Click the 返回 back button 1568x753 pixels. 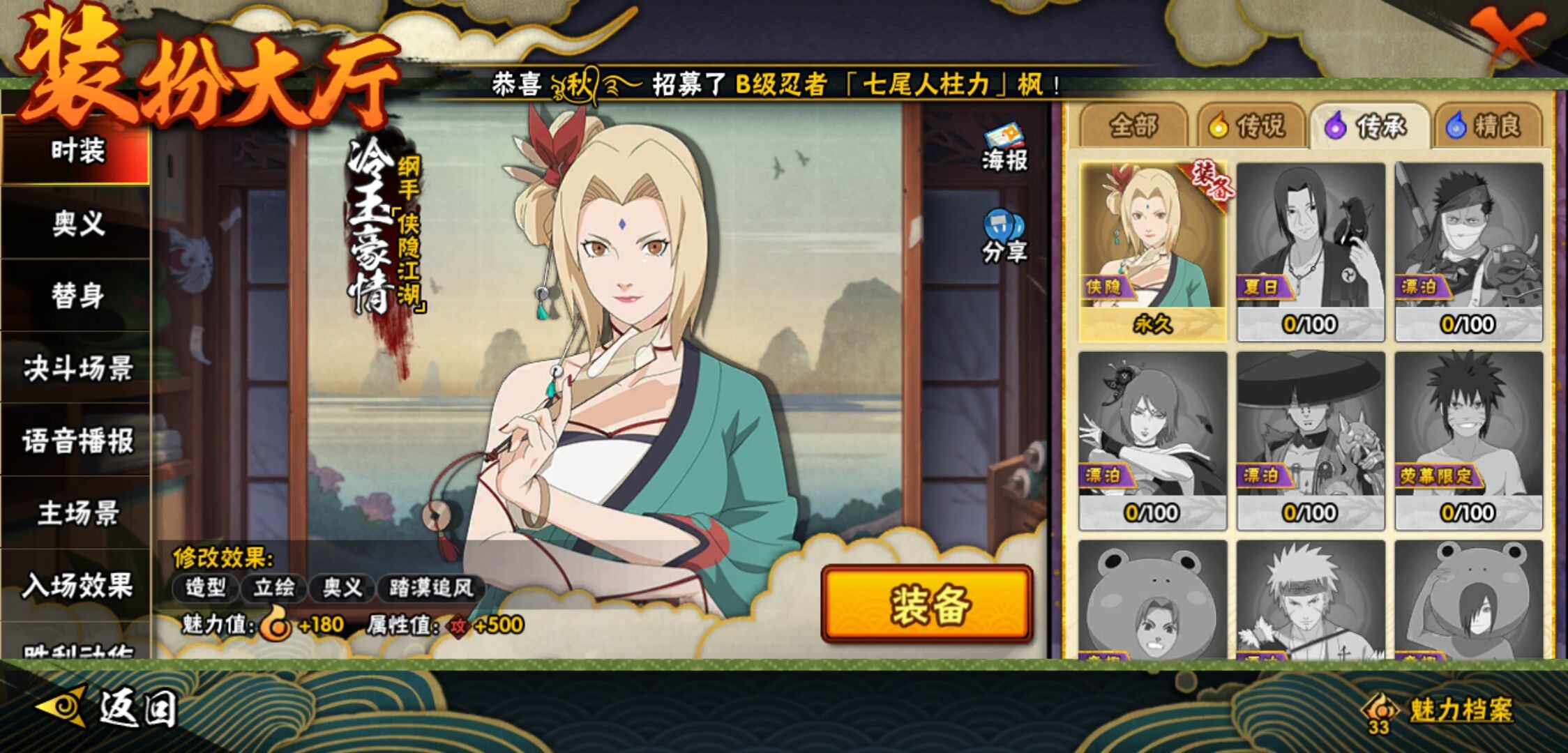[x=108, y=708]
